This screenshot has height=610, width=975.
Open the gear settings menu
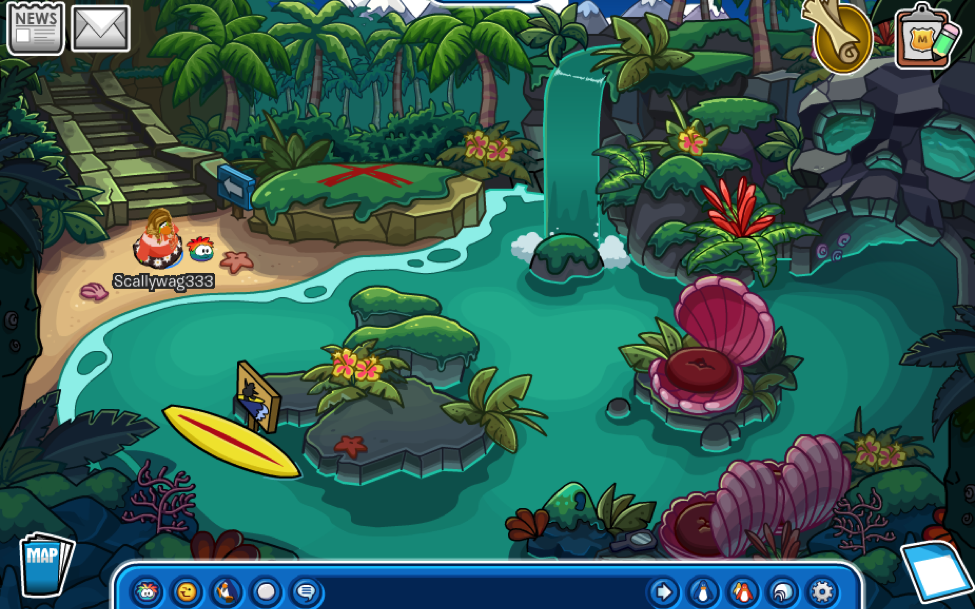pyautogui.click(x=821, y=591)
